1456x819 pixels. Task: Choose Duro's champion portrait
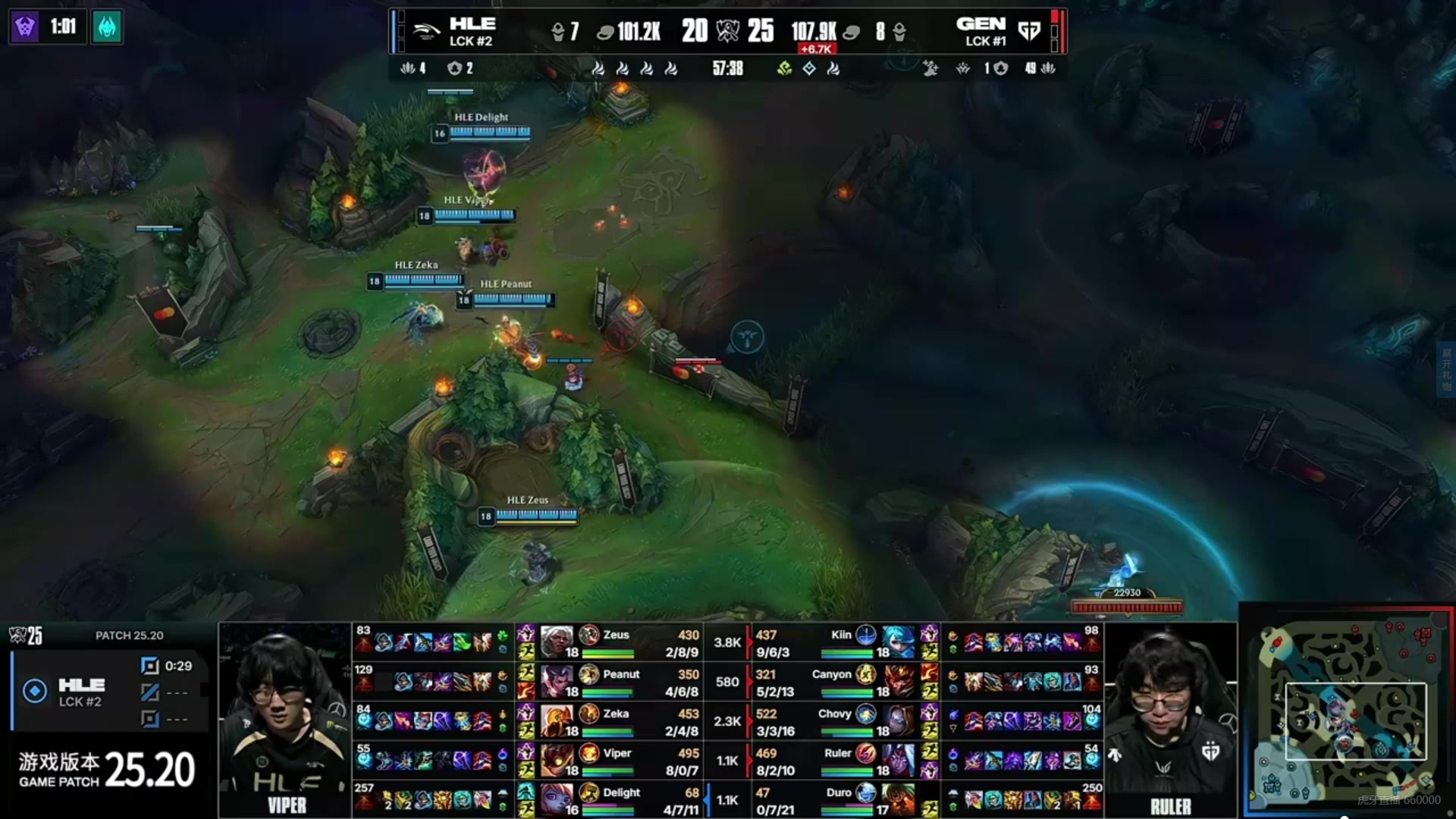coord(898,800)
